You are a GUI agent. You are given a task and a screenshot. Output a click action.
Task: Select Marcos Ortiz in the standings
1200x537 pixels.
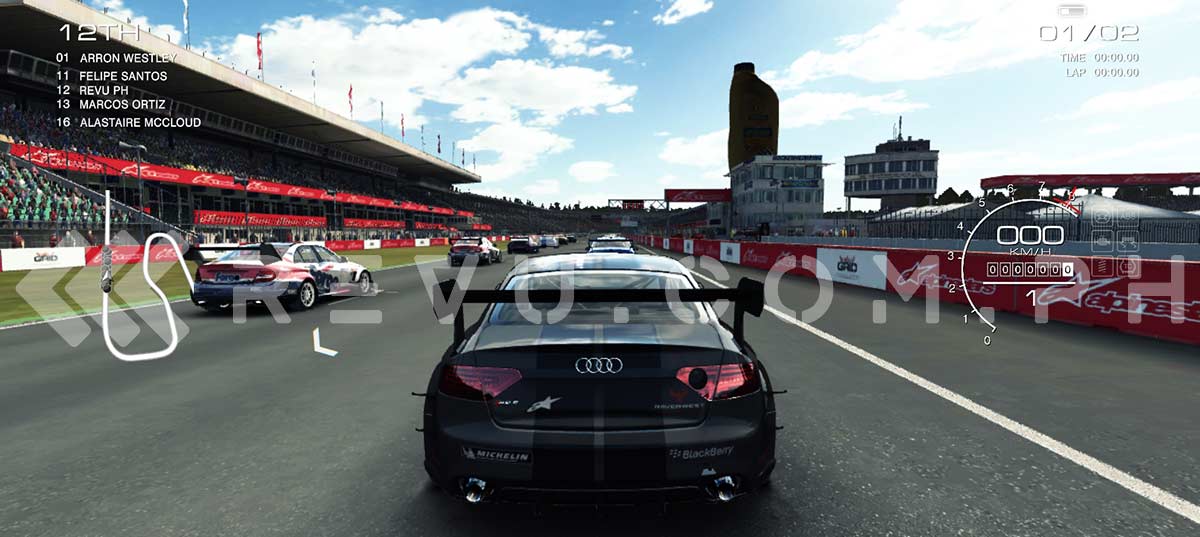119,104
